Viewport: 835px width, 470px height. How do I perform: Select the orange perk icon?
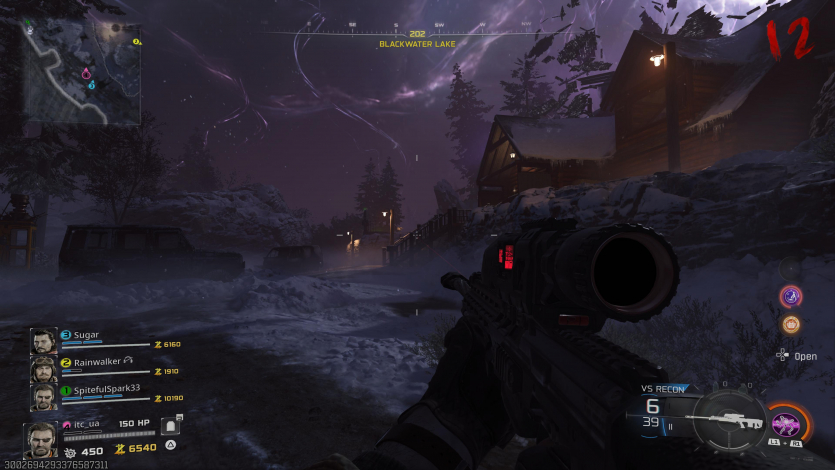click(791, 324)
